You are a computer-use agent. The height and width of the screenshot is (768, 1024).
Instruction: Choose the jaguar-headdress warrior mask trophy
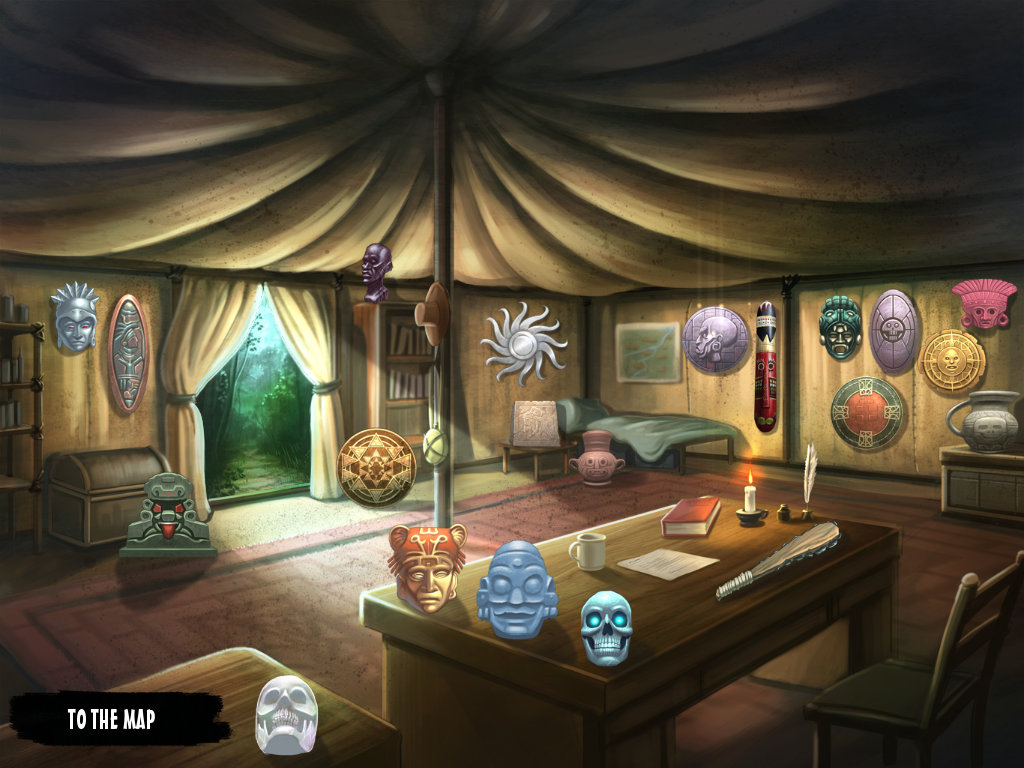pyautogui.click(x=427, y=566)
